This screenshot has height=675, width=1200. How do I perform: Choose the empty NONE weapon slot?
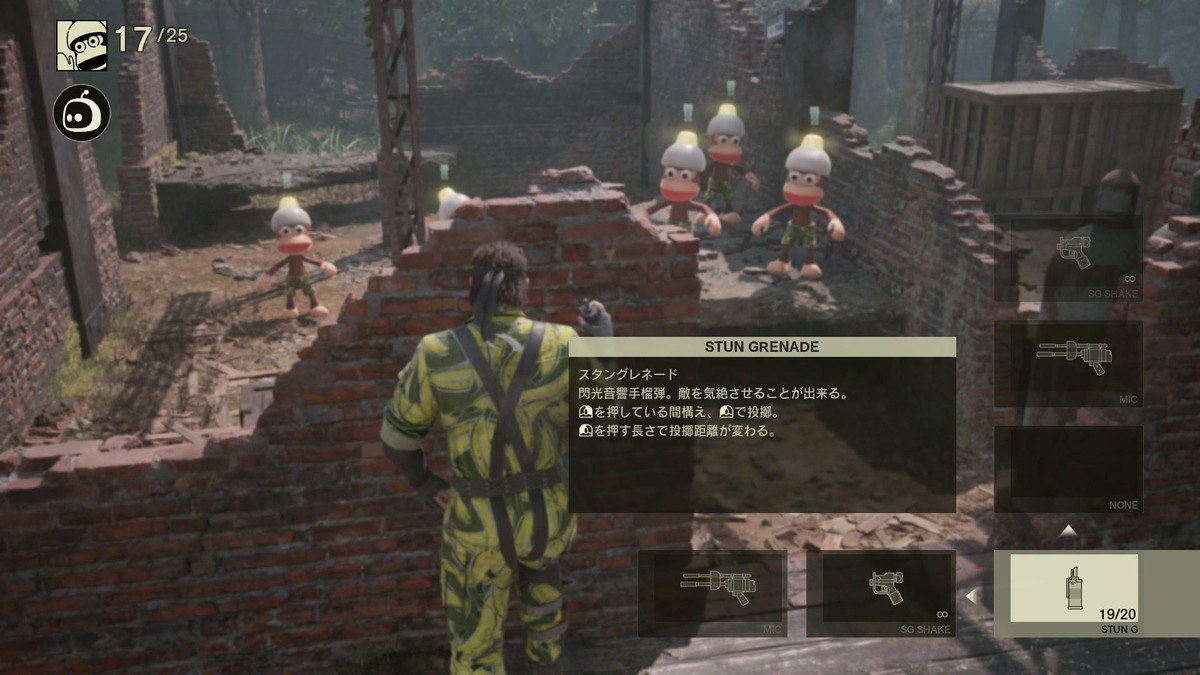1068,469
